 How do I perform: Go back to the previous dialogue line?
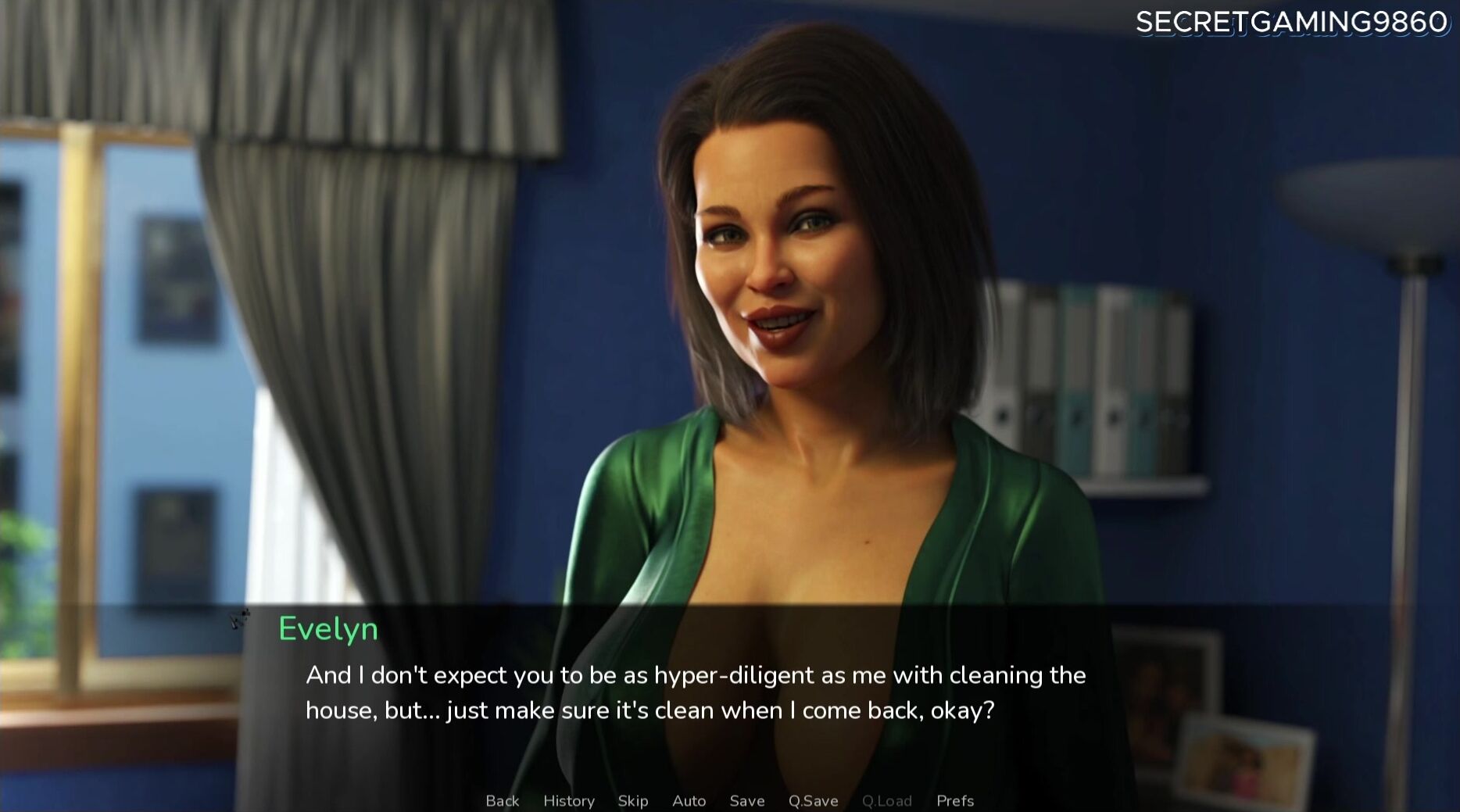[502, 800]
